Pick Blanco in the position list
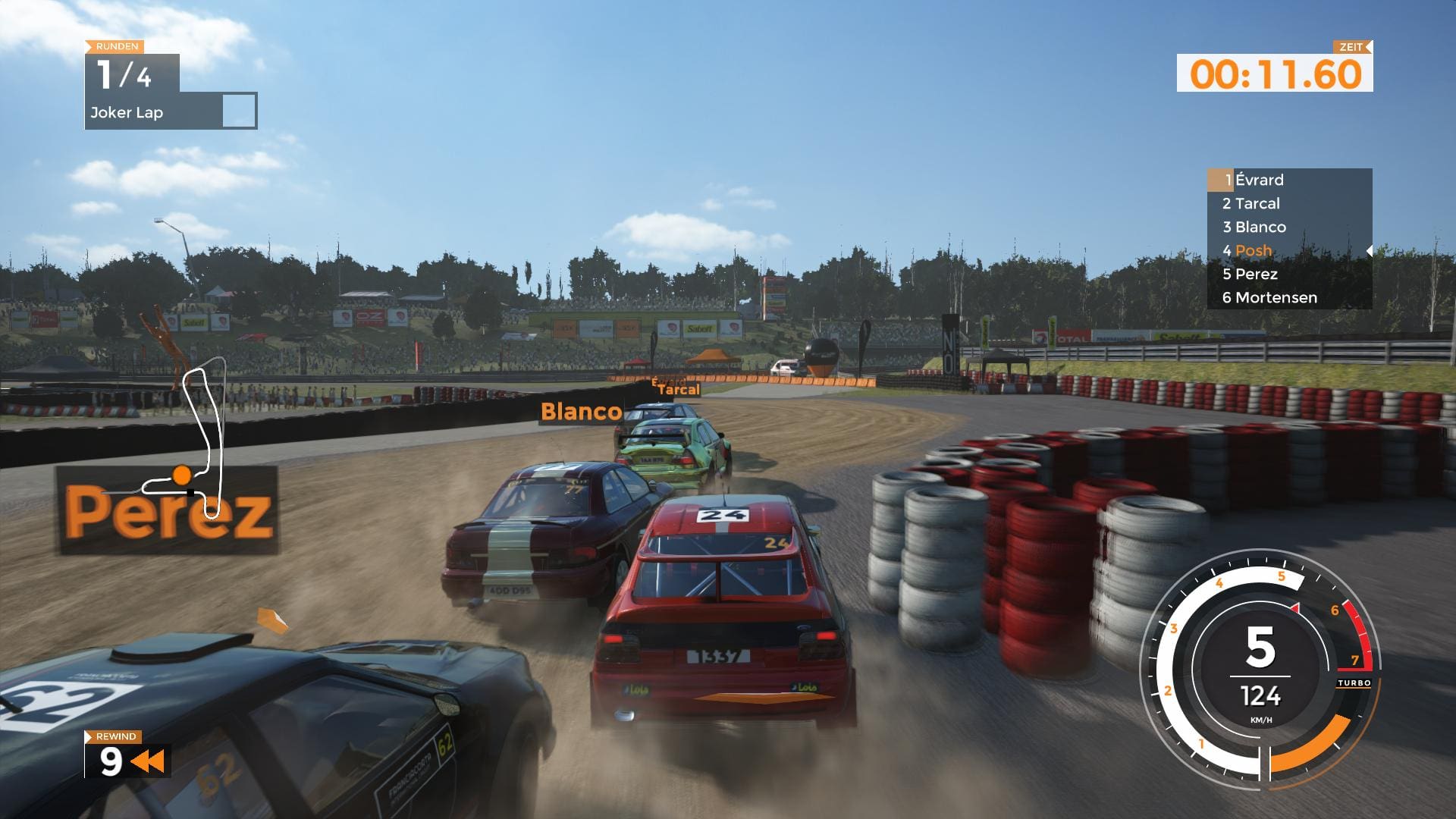The height and width of the screenshot is (819, 1456). 1260,227
